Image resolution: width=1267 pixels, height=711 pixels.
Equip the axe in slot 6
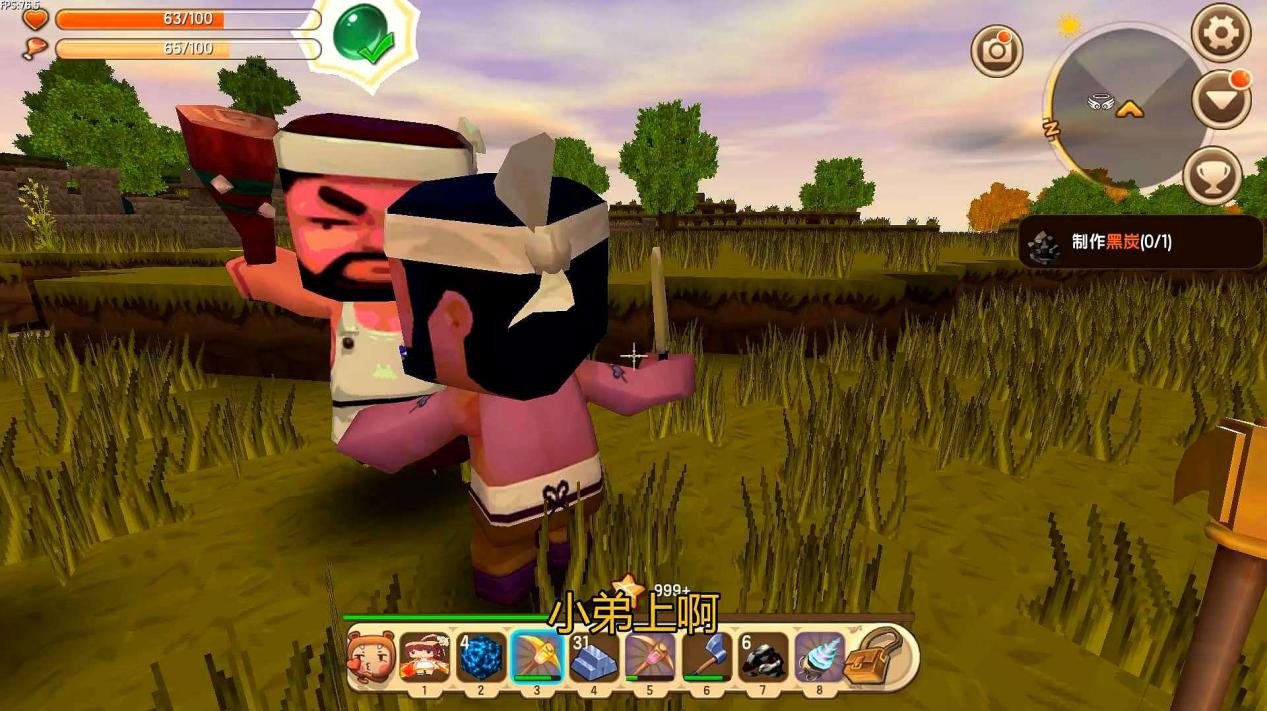(706, 657)
